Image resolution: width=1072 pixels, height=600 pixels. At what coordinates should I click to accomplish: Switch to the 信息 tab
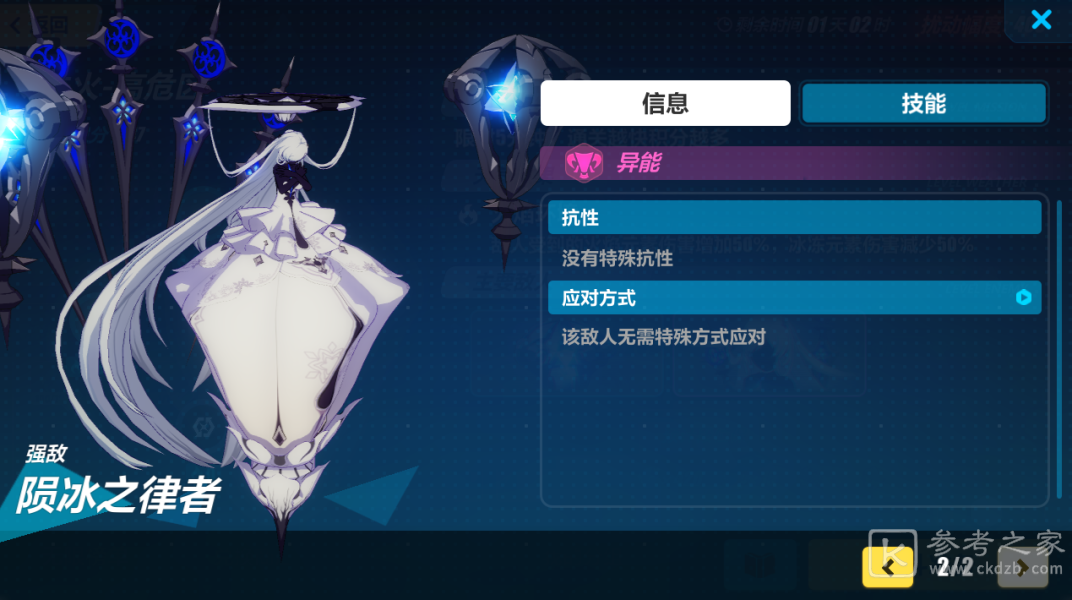tap(665, 103)
